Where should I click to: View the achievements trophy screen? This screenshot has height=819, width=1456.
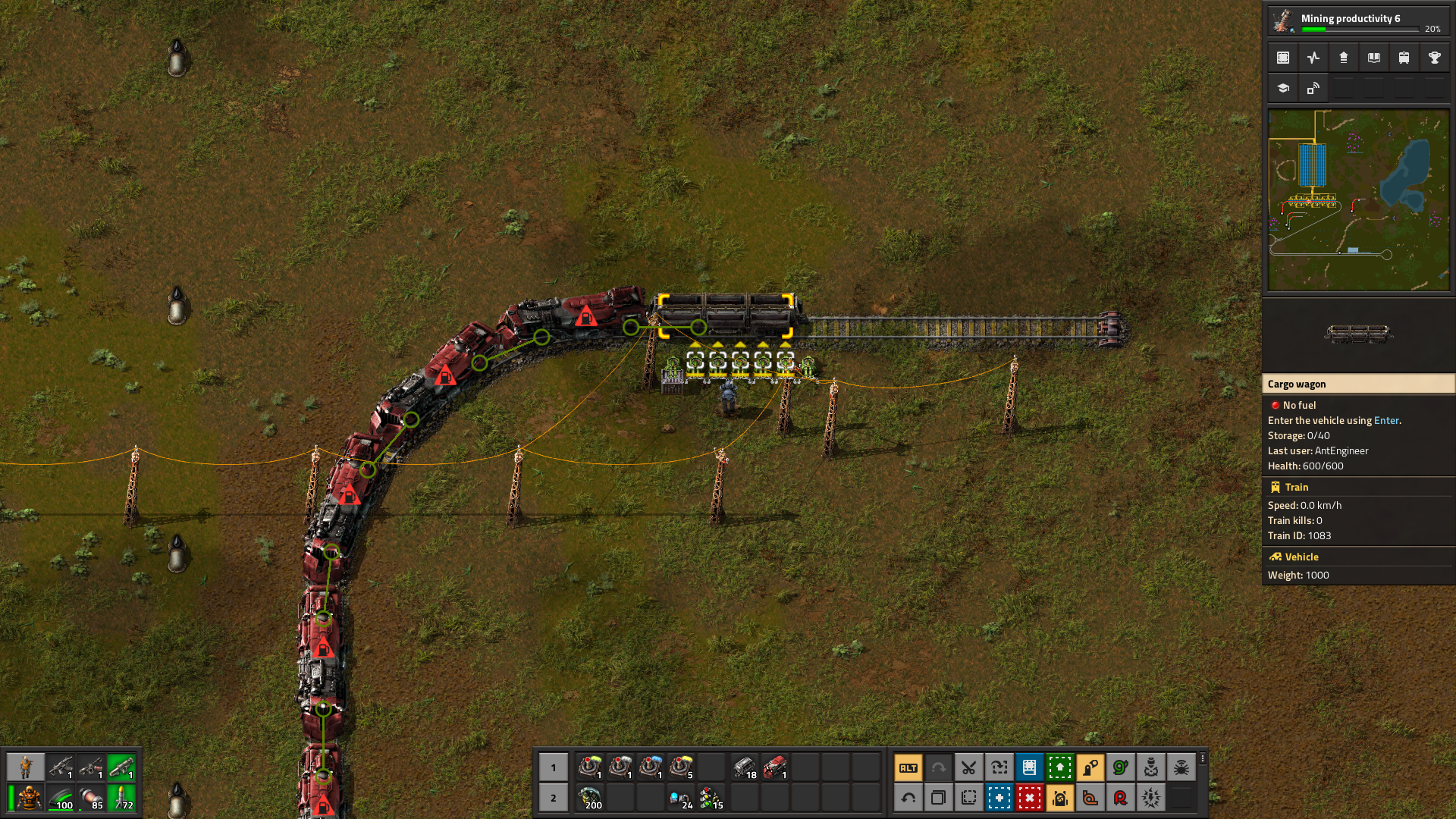tap(1434, 58)
